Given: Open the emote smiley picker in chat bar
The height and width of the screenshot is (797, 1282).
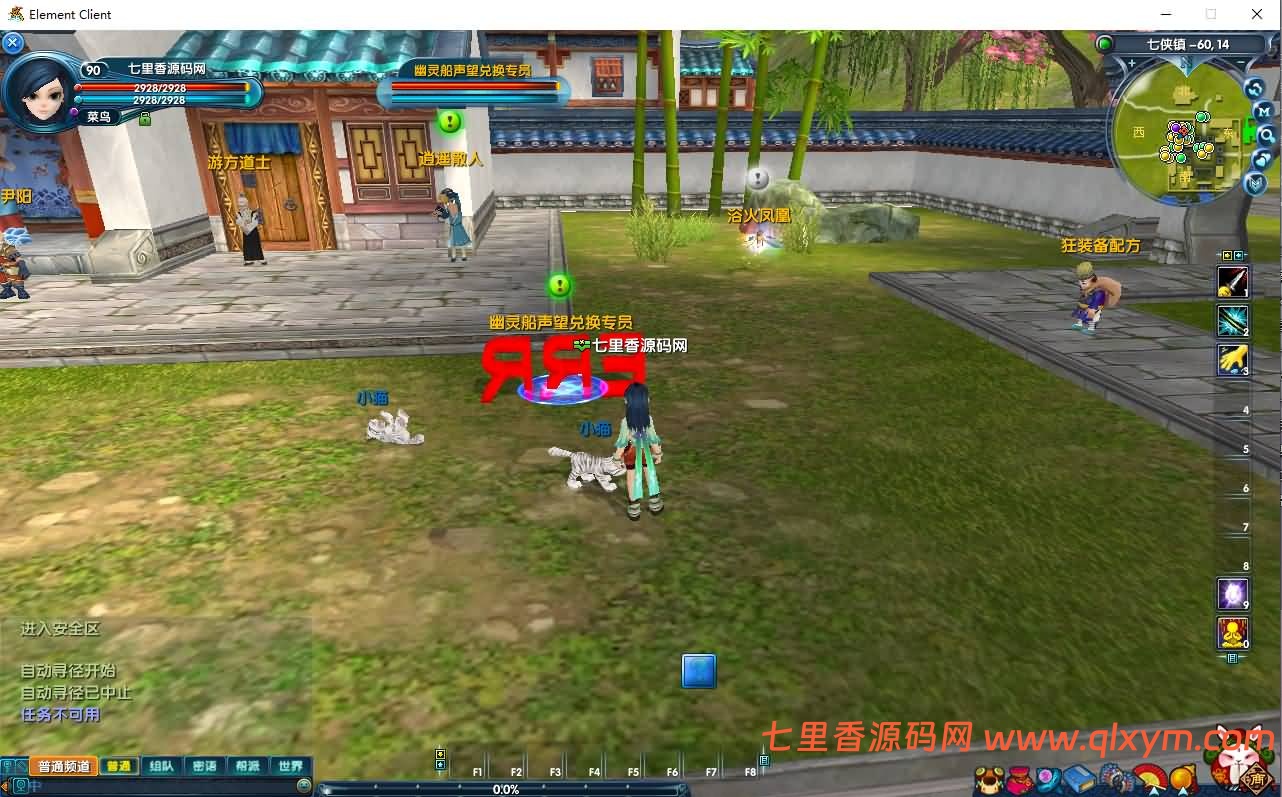Looking at the screenshot, I should click(x=303, y=785).
